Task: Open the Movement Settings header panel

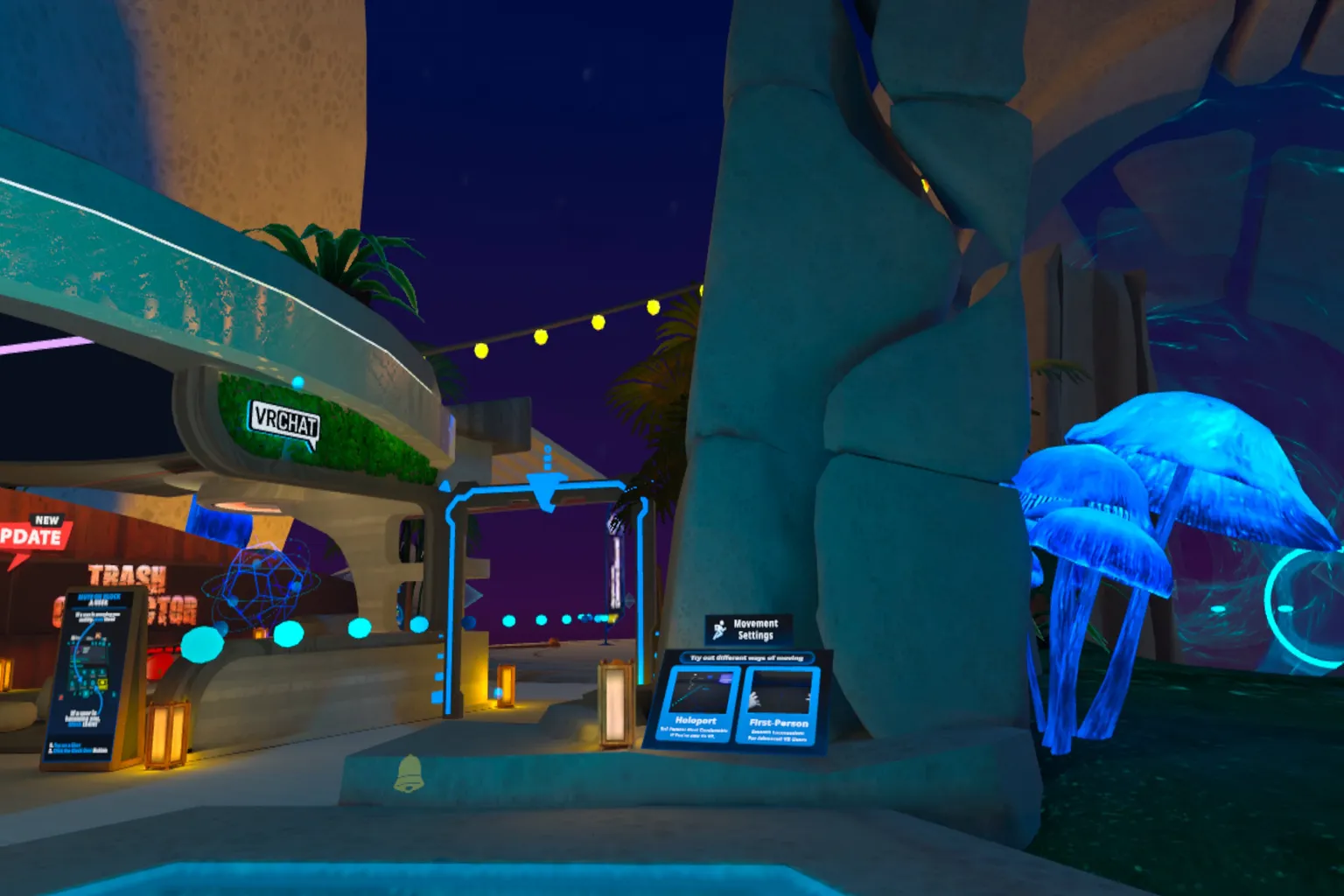Action: [x=750, y=628]
